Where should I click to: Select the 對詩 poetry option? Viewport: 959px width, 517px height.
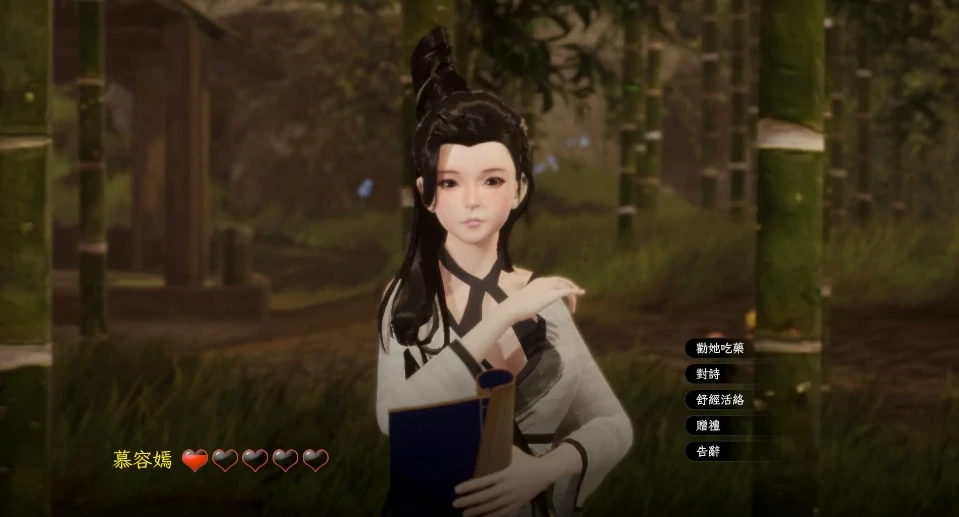[x=708, y=374]
